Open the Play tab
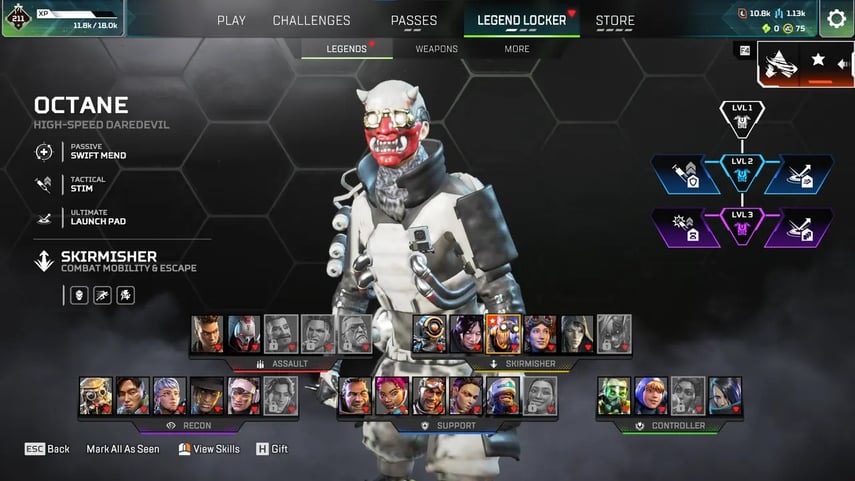 tap(231, 20)
